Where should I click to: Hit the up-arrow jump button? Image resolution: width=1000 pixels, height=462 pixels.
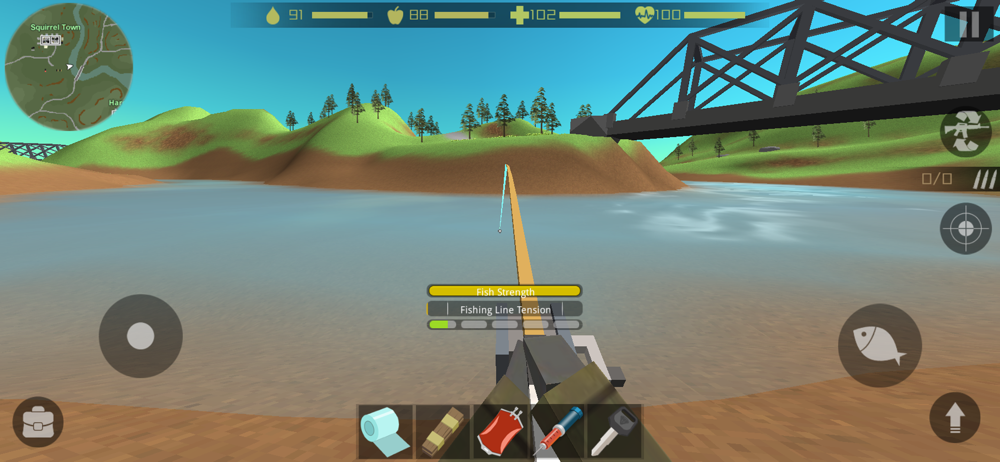pos(954,417)
